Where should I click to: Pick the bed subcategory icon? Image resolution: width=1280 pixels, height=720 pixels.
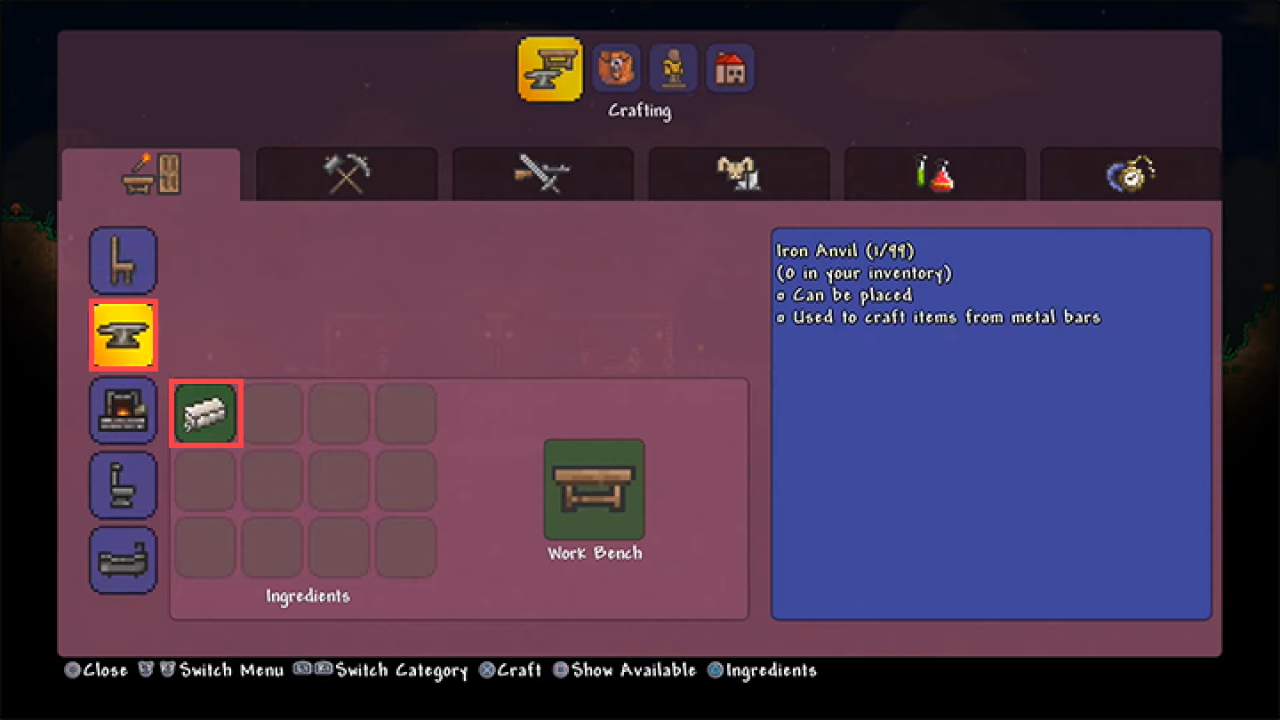point(123,560)
